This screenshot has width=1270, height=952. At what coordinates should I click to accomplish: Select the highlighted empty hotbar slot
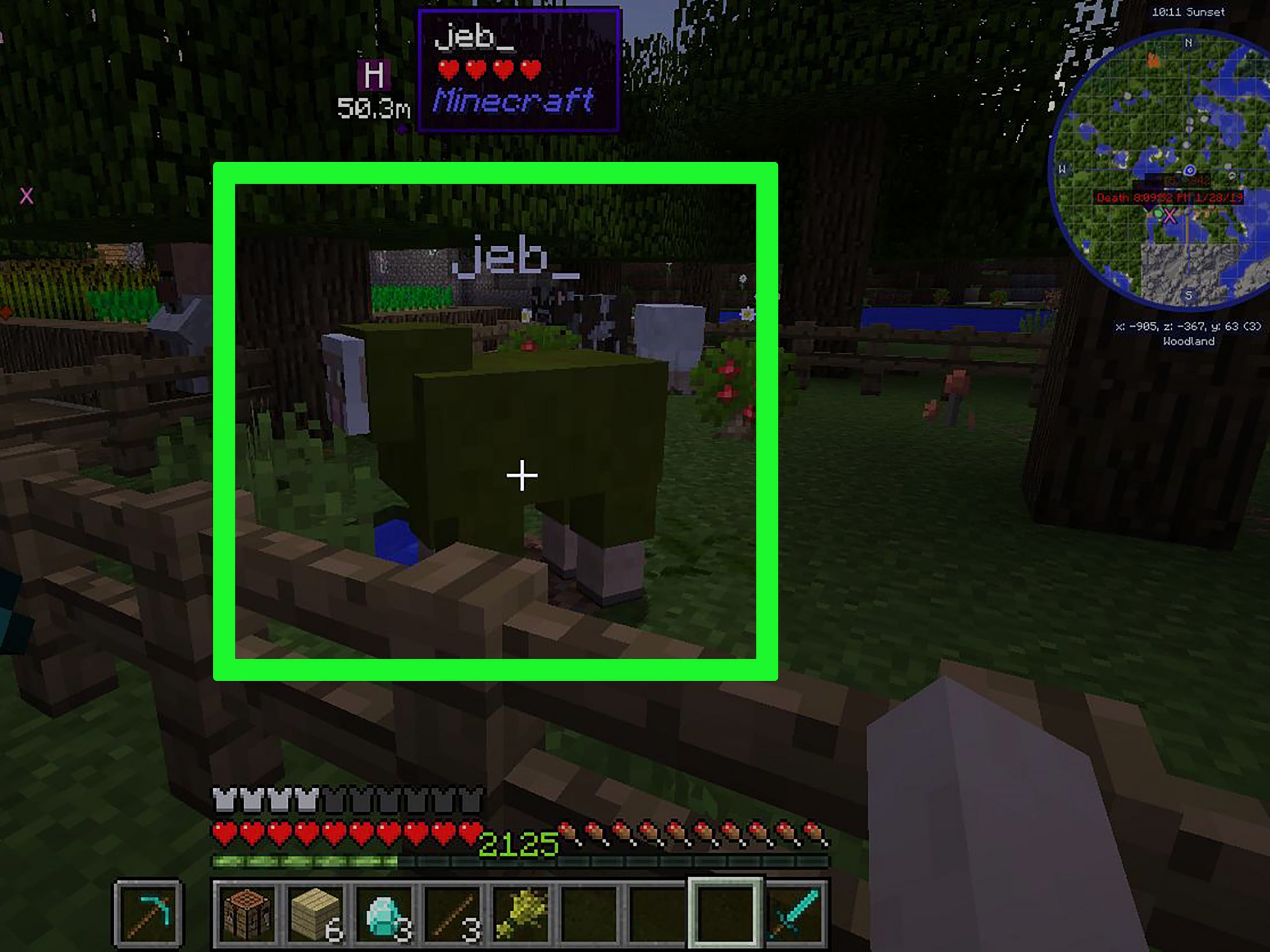point(725,913)
